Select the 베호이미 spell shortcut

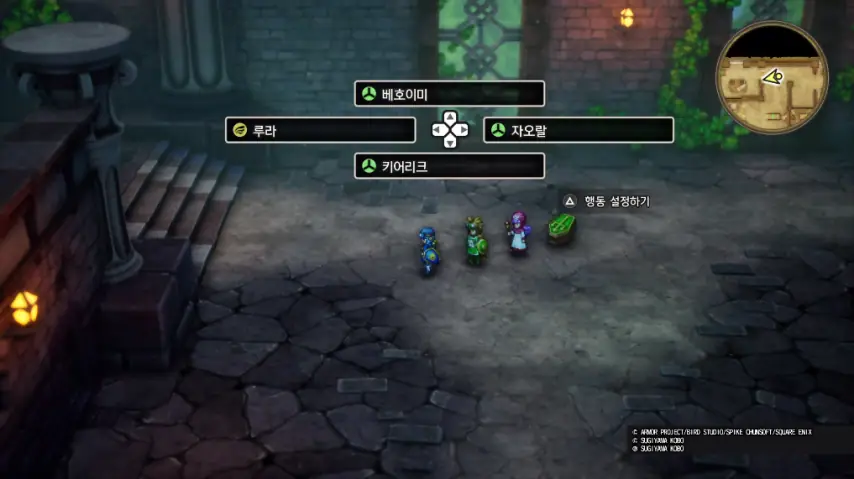449,94
